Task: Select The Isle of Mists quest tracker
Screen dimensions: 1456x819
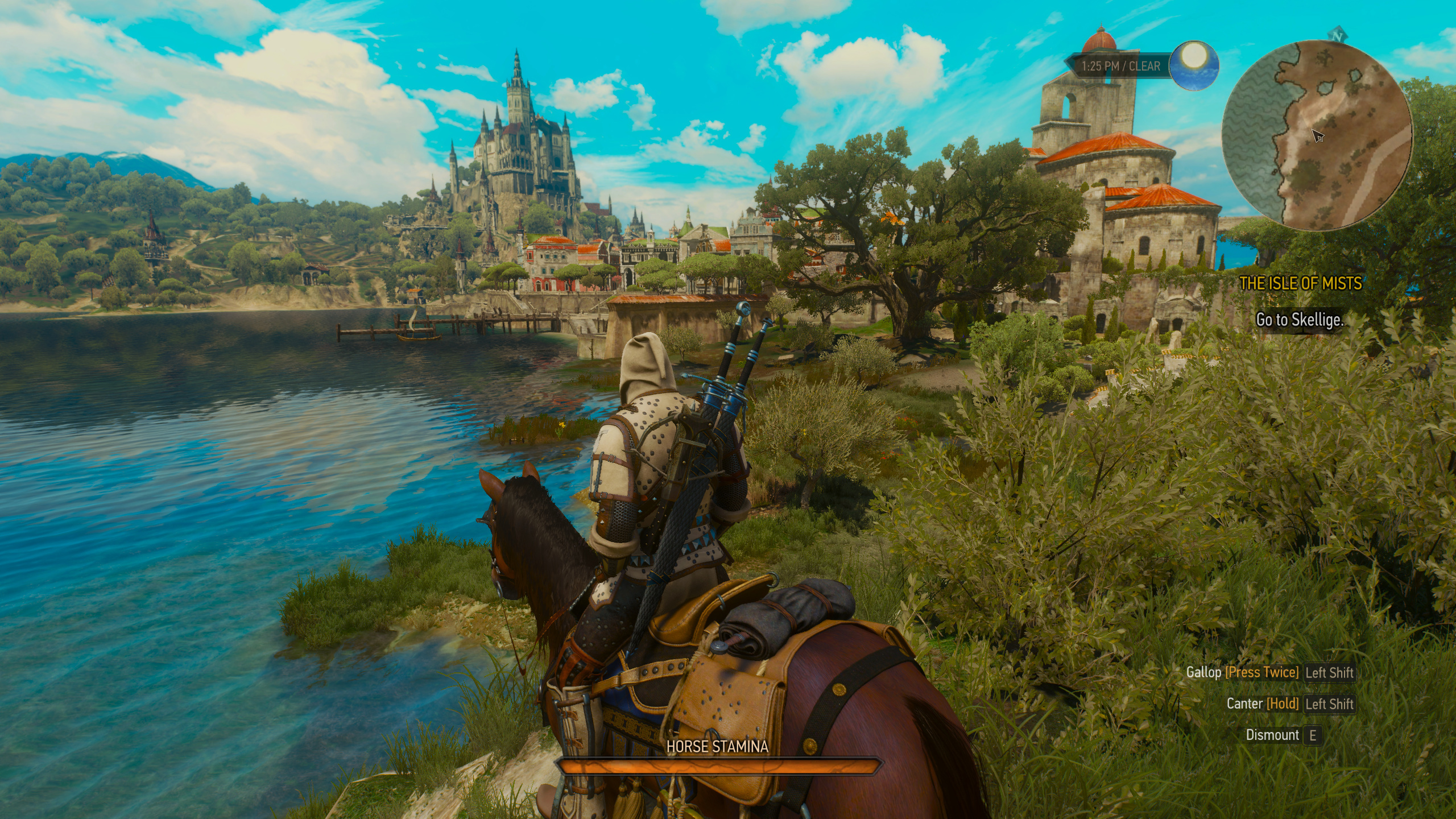Action: (1300, 283)
